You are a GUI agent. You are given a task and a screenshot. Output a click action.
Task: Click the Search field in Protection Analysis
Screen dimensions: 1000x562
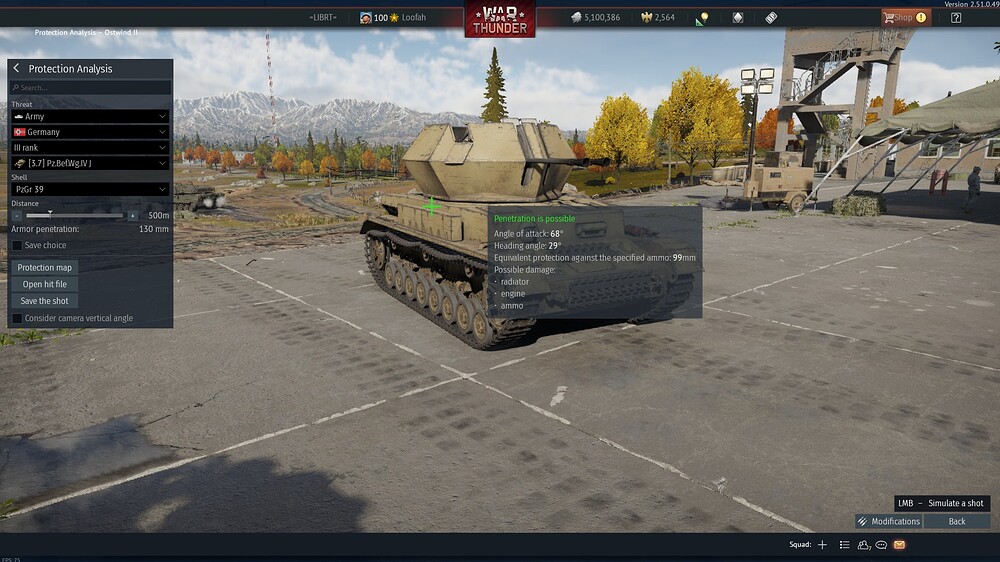[92, 88]
